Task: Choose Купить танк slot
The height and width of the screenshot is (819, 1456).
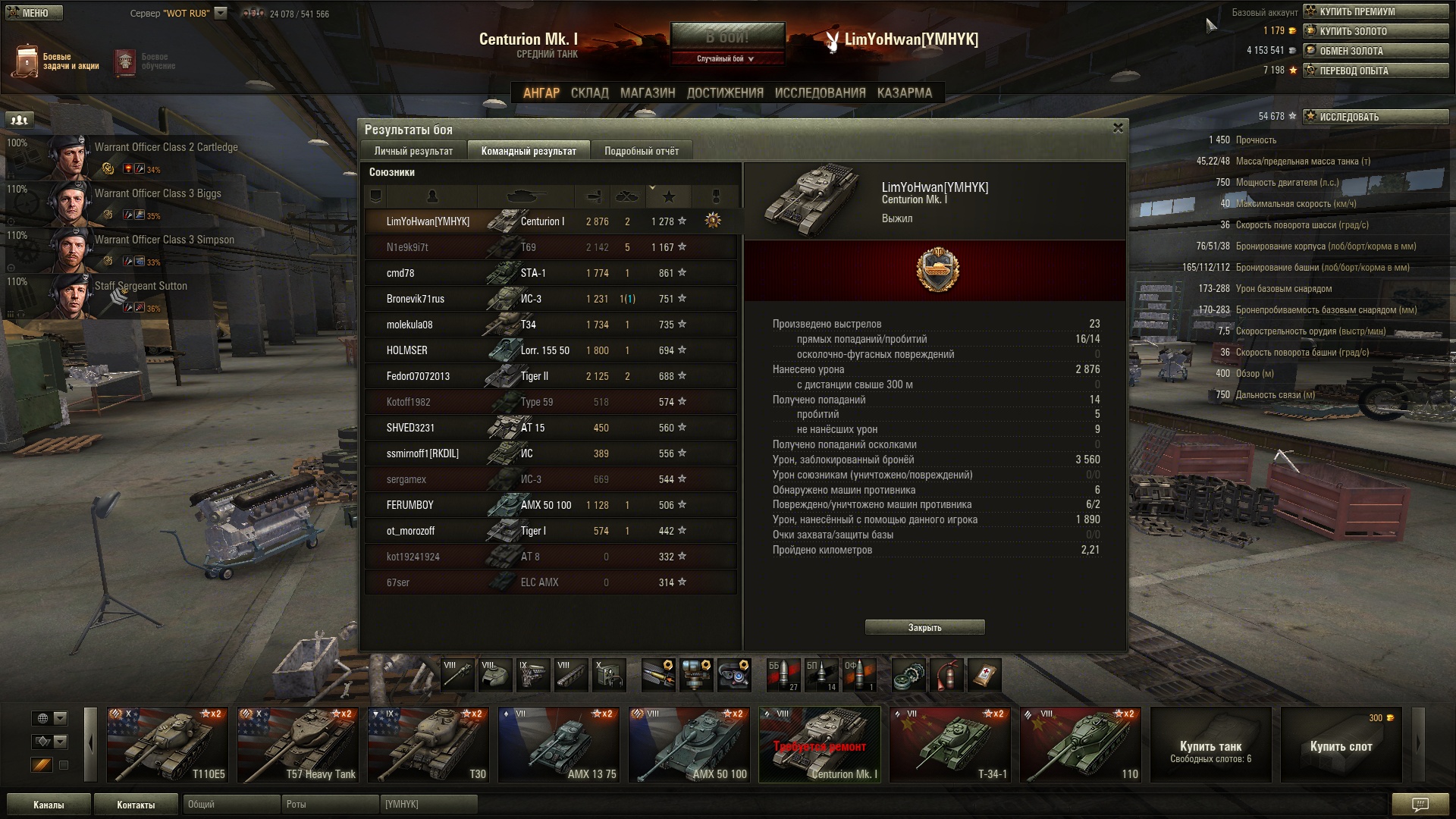Action: coord(1210,744)
